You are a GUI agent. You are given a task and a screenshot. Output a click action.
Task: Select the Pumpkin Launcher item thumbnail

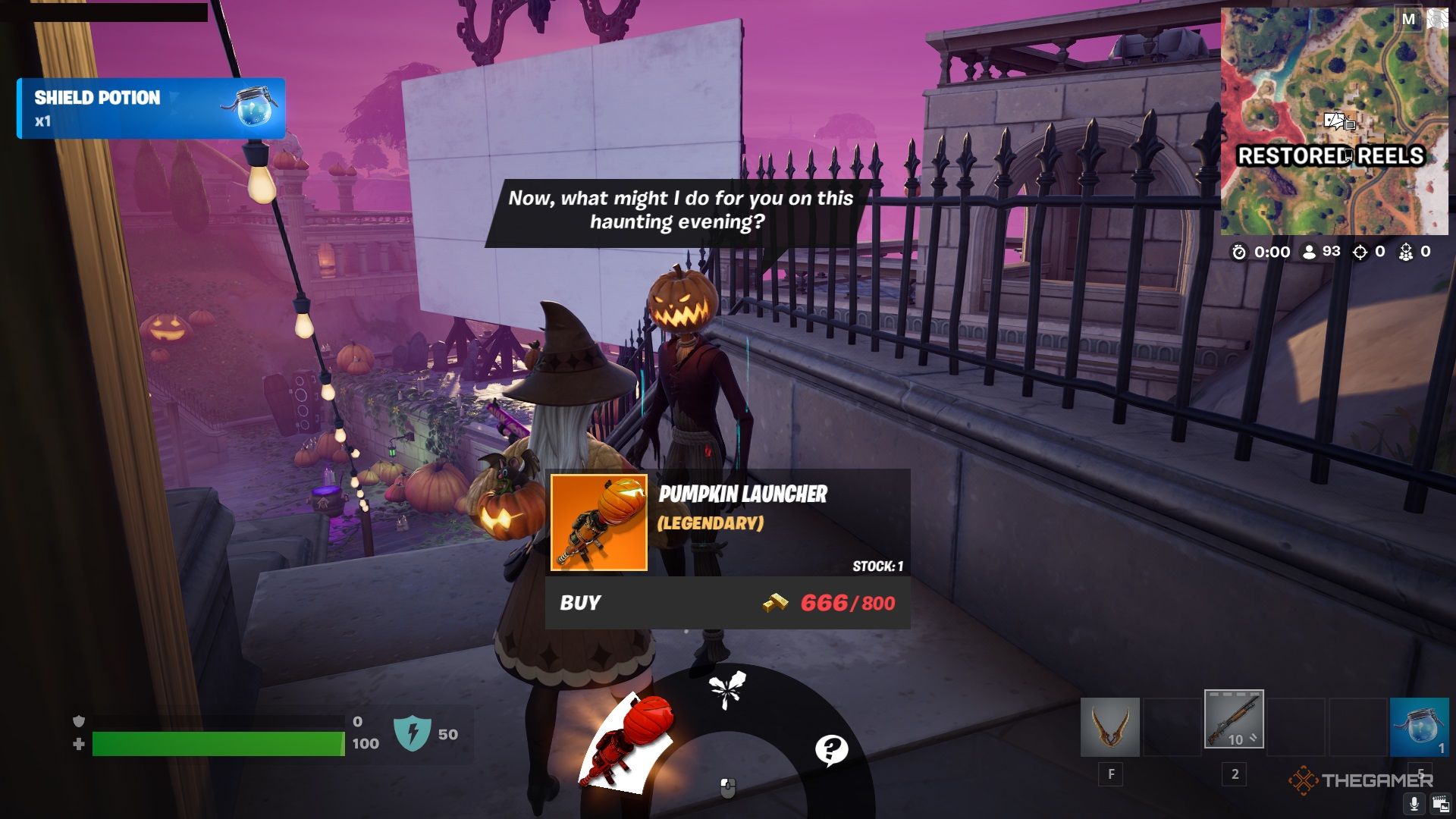click(x=598, y=522)
